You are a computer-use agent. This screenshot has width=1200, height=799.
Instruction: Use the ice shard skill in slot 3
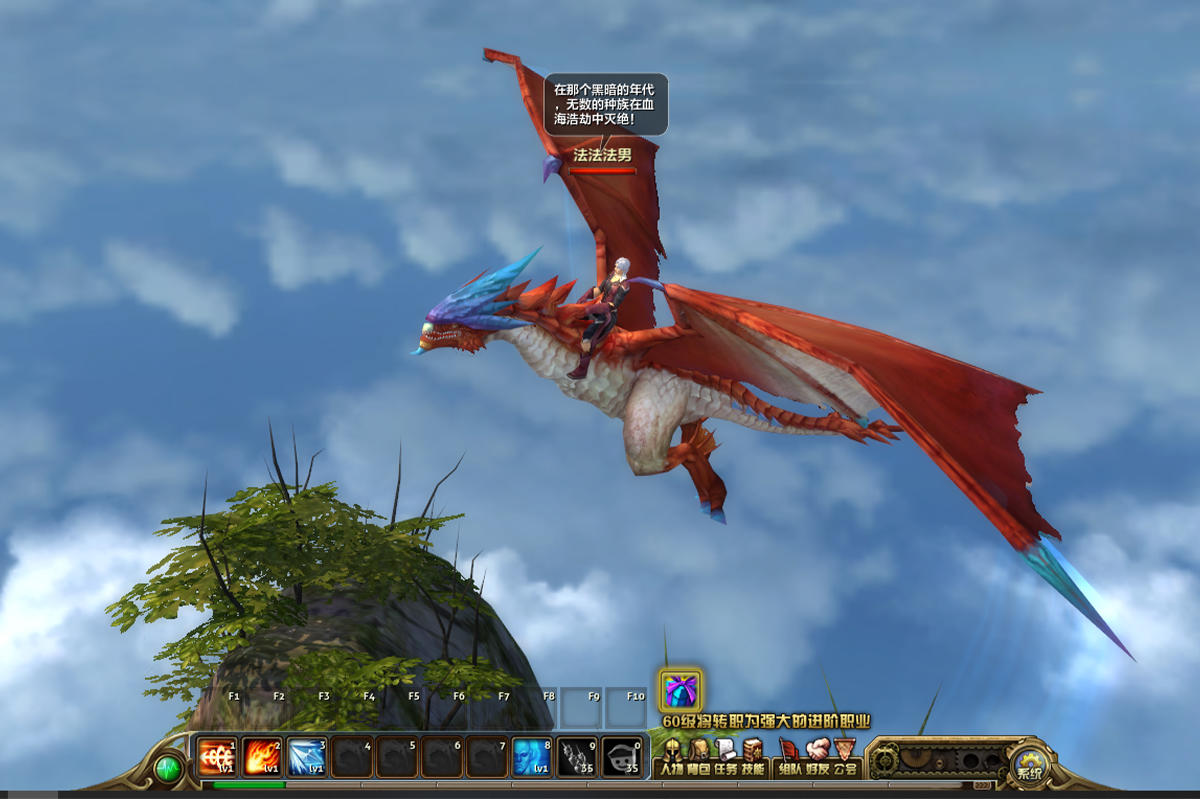coord(307,757)
